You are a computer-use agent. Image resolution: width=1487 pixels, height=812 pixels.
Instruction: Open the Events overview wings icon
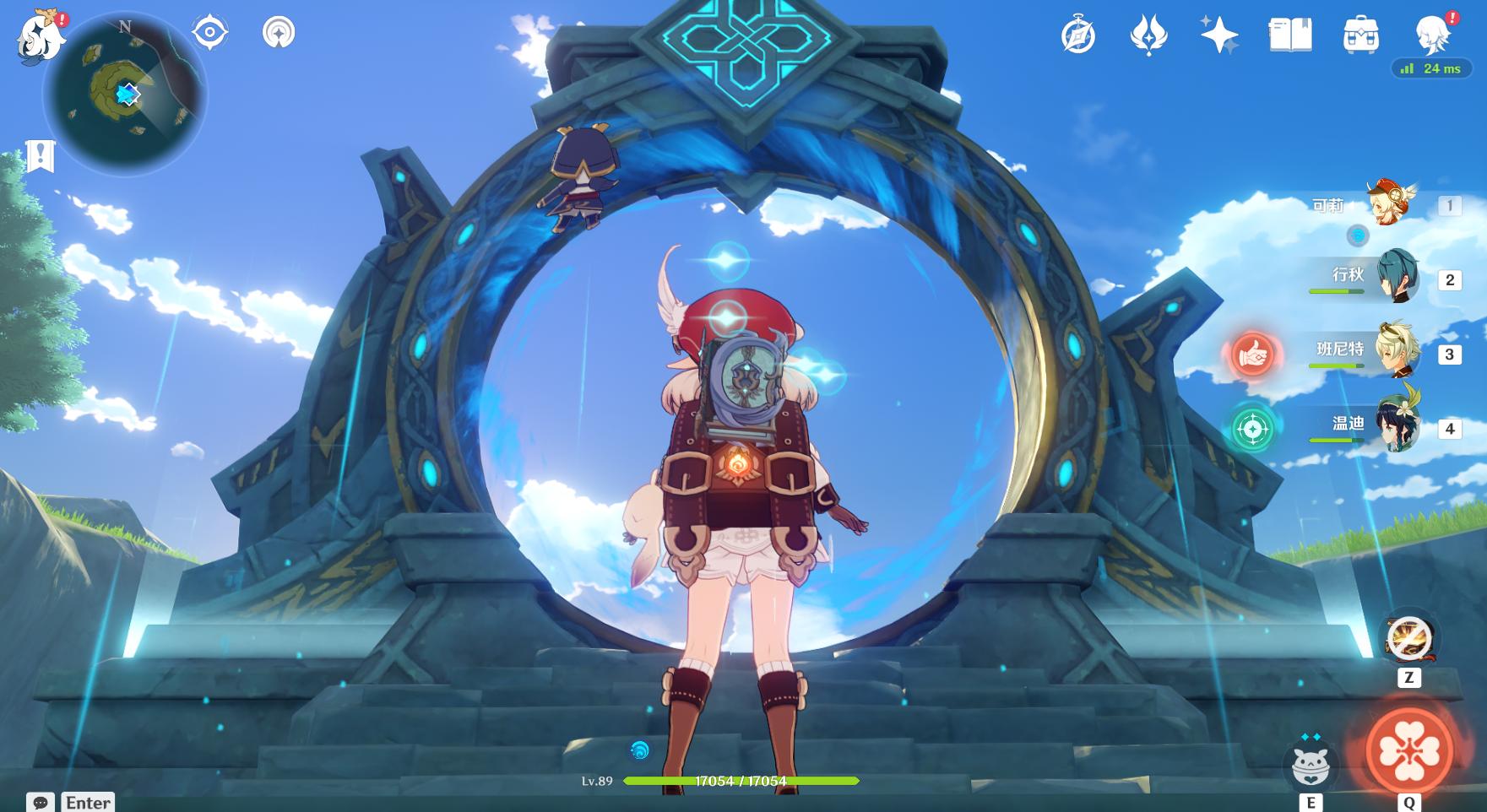[1151, 35]
